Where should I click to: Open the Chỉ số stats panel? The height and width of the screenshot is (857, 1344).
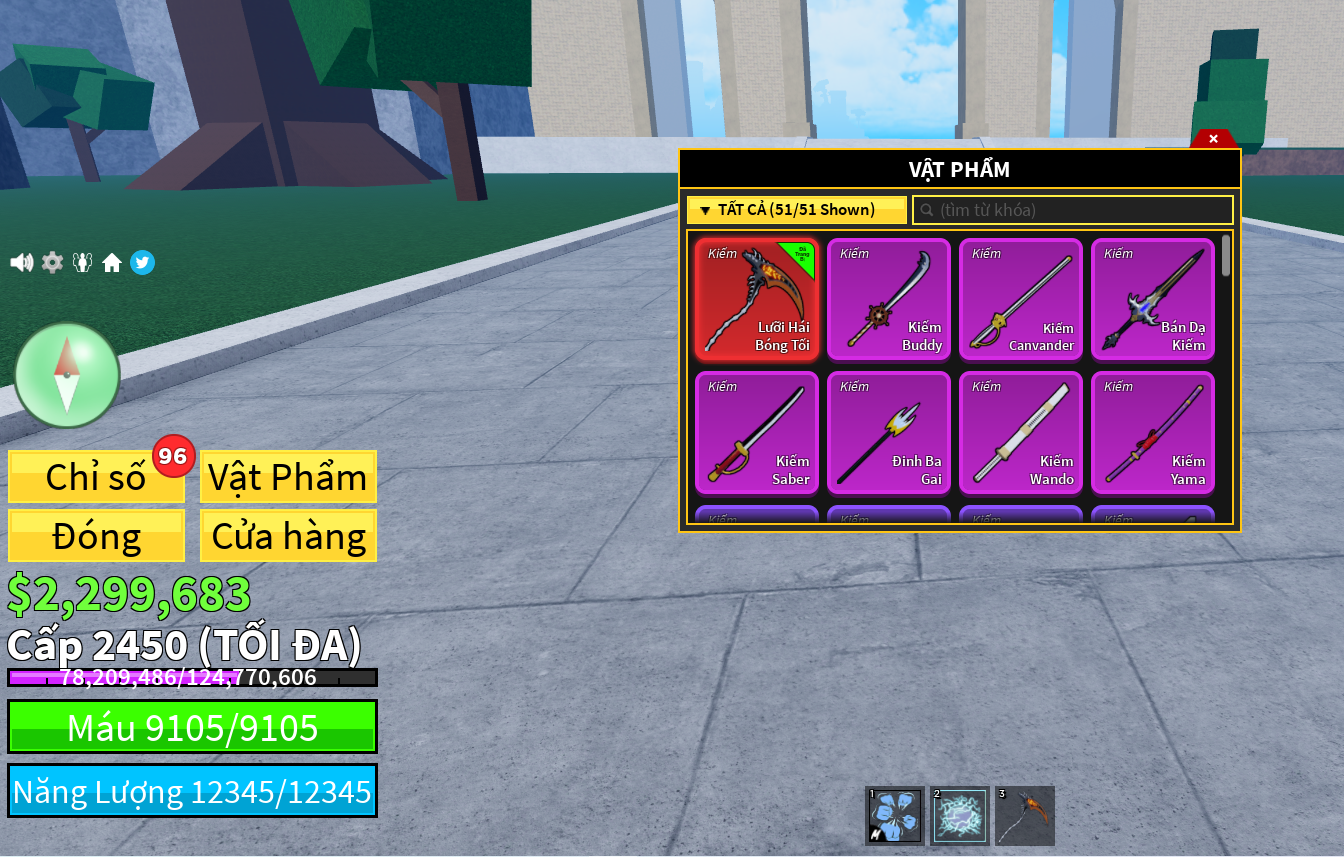(96, 477)
